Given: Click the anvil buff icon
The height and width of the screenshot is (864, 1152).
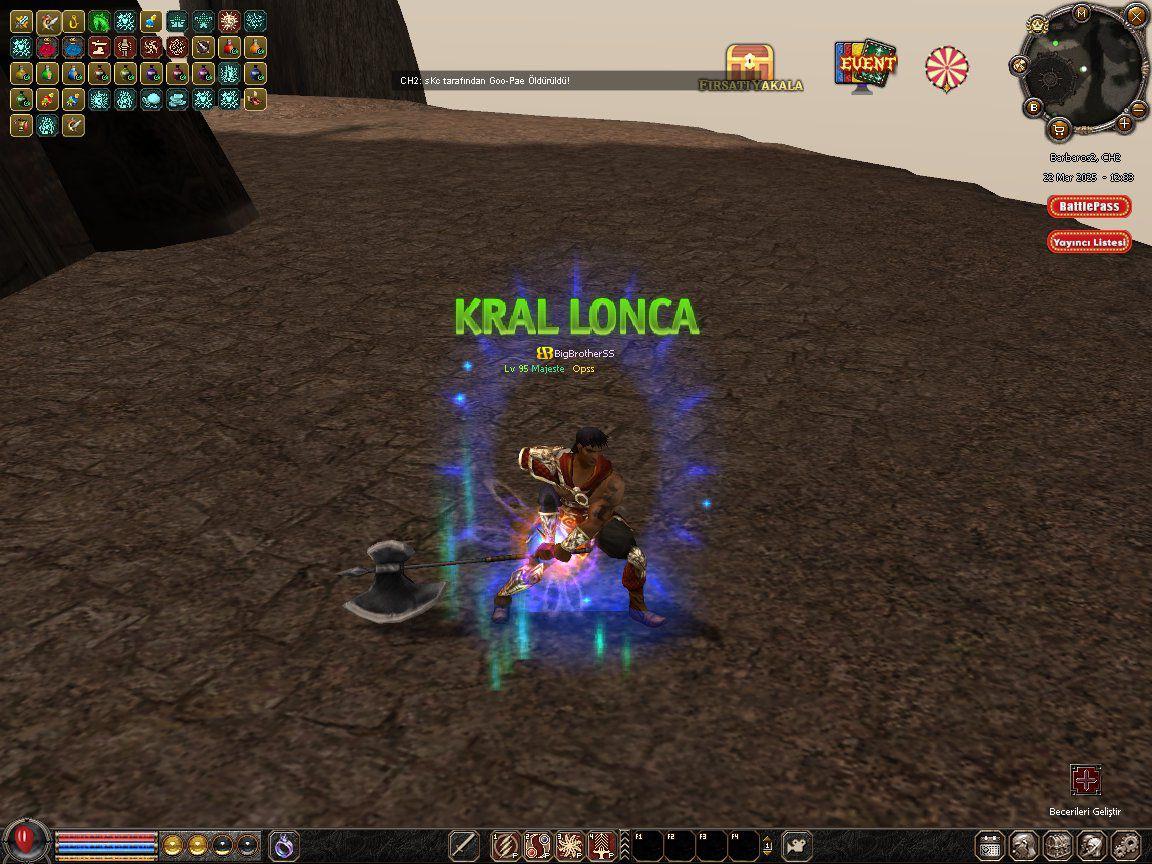Looking at the screenshot, I should 99,47.
